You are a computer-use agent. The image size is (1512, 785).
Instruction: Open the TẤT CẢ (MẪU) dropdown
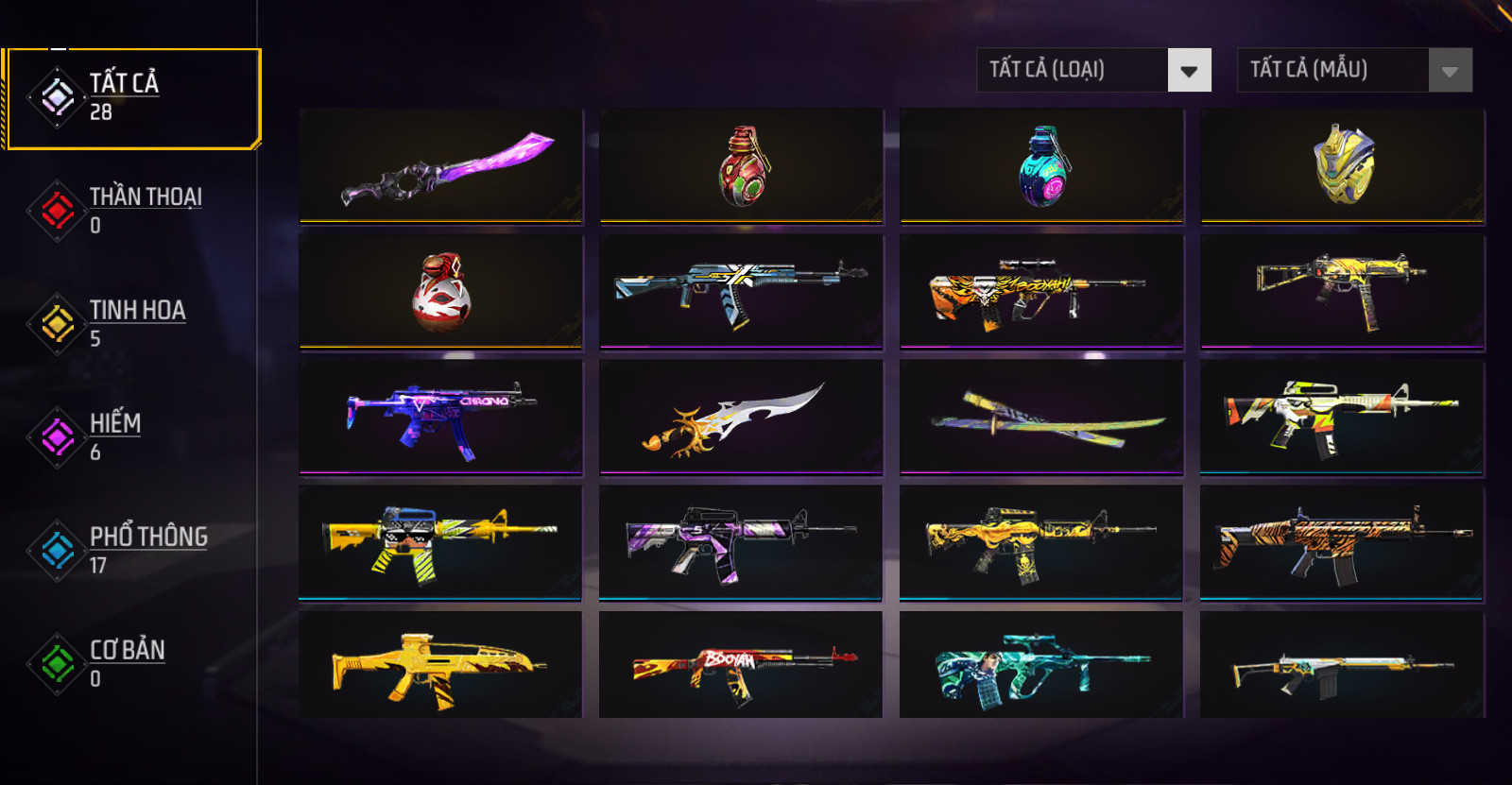point(1354,71)
